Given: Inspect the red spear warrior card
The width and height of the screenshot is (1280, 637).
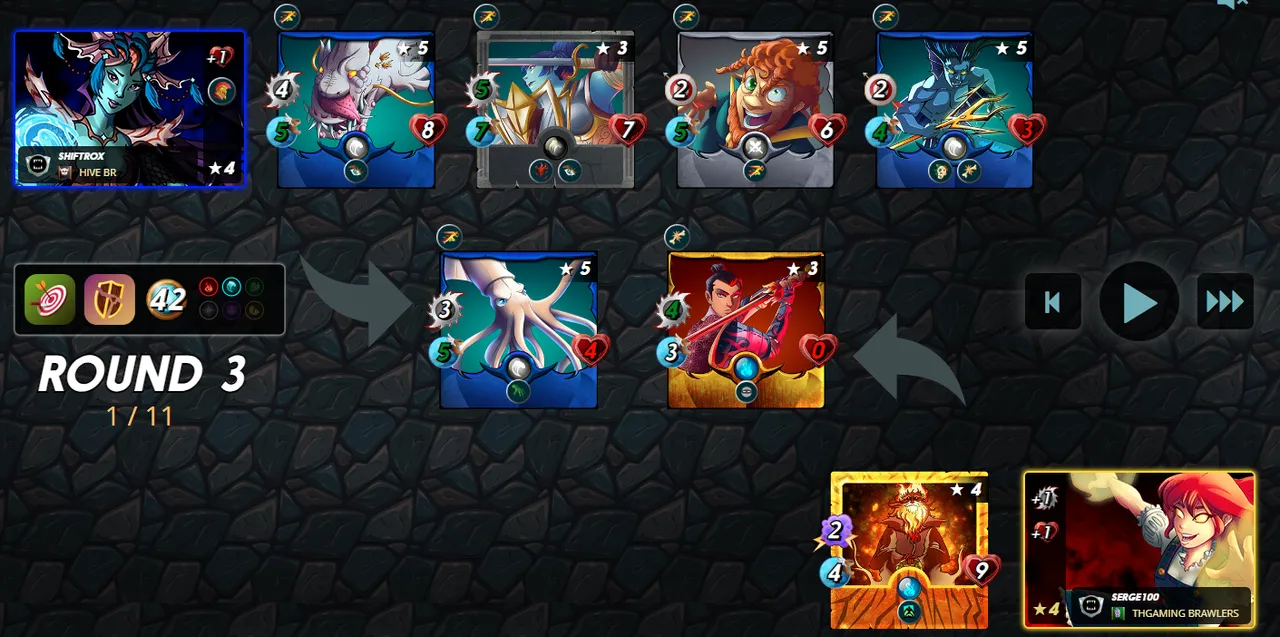Looking at the screenshot, I should (746, 329).
